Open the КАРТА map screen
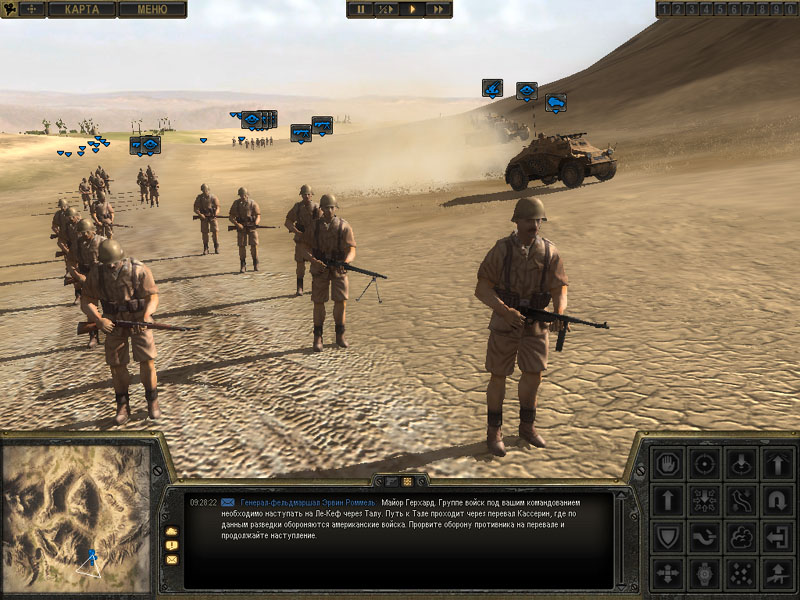This screenshot has width=800, height=600. point(82,9)
